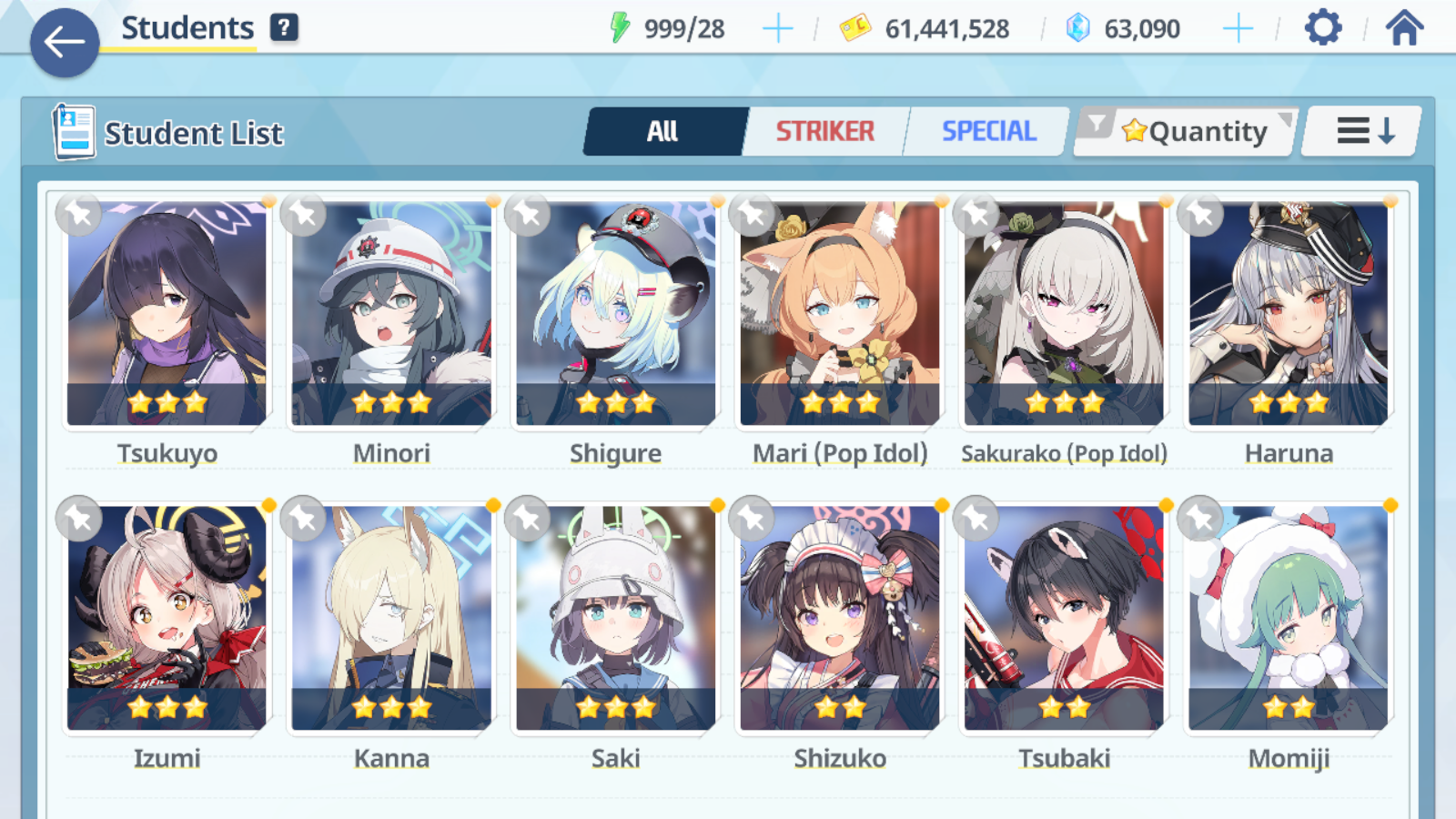
Task: Switch to the SPECIAL tab
Action: coord(988,132)
